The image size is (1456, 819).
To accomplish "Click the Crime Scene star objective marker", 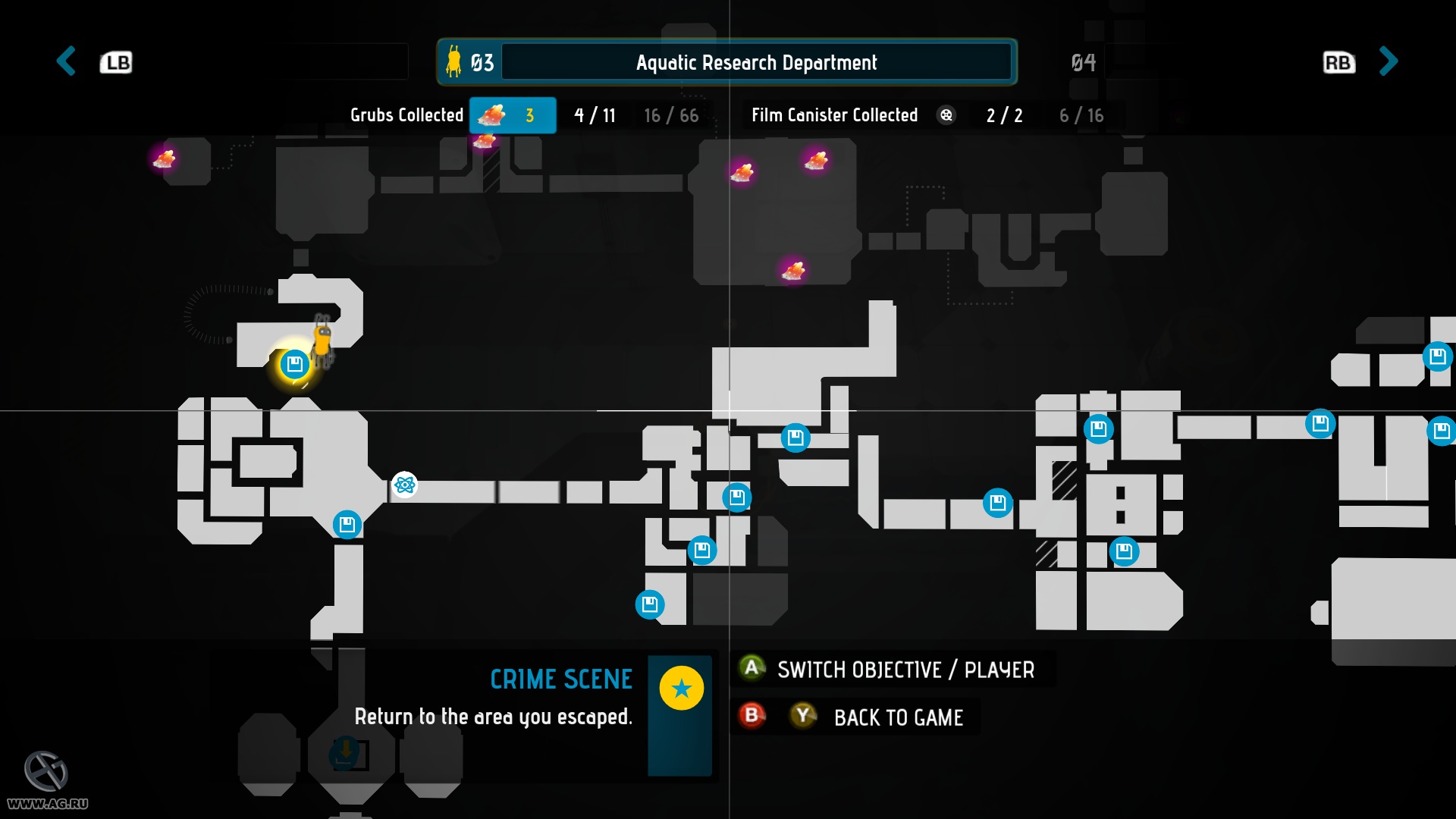I will pos(680,689).
